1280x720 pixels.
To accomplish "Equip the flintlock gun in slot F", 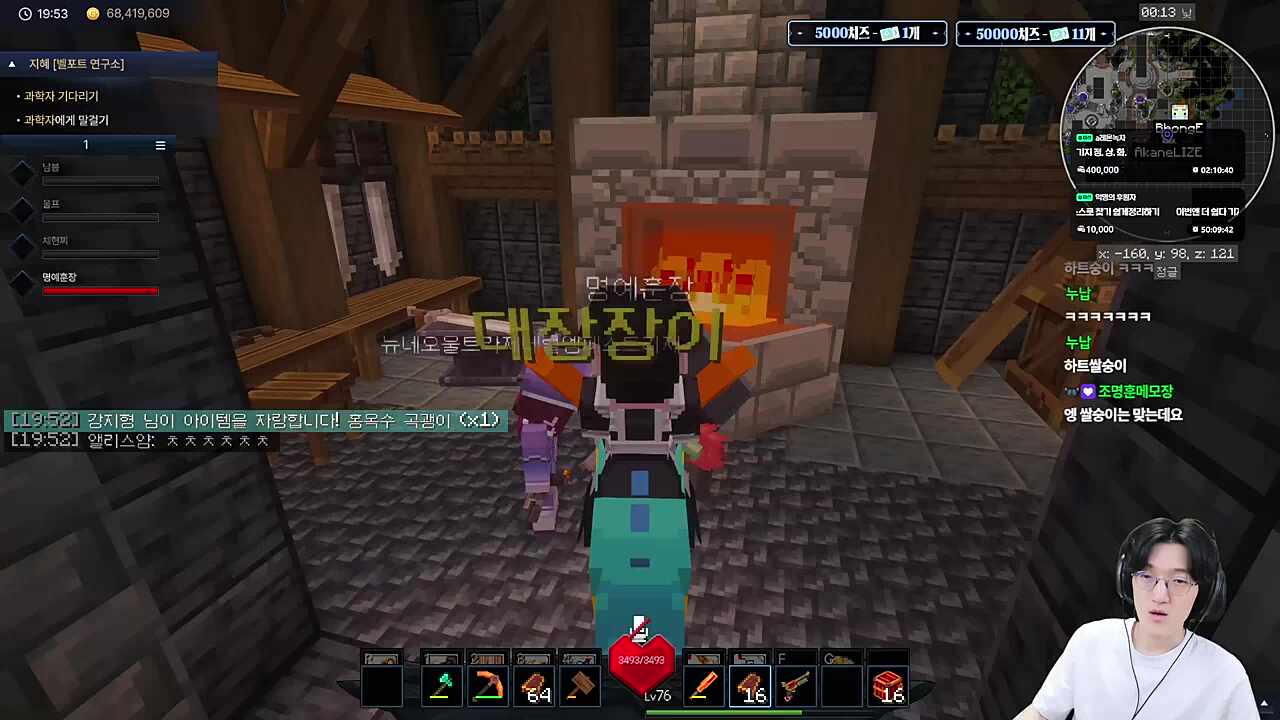I will click(x=795, y=687).
